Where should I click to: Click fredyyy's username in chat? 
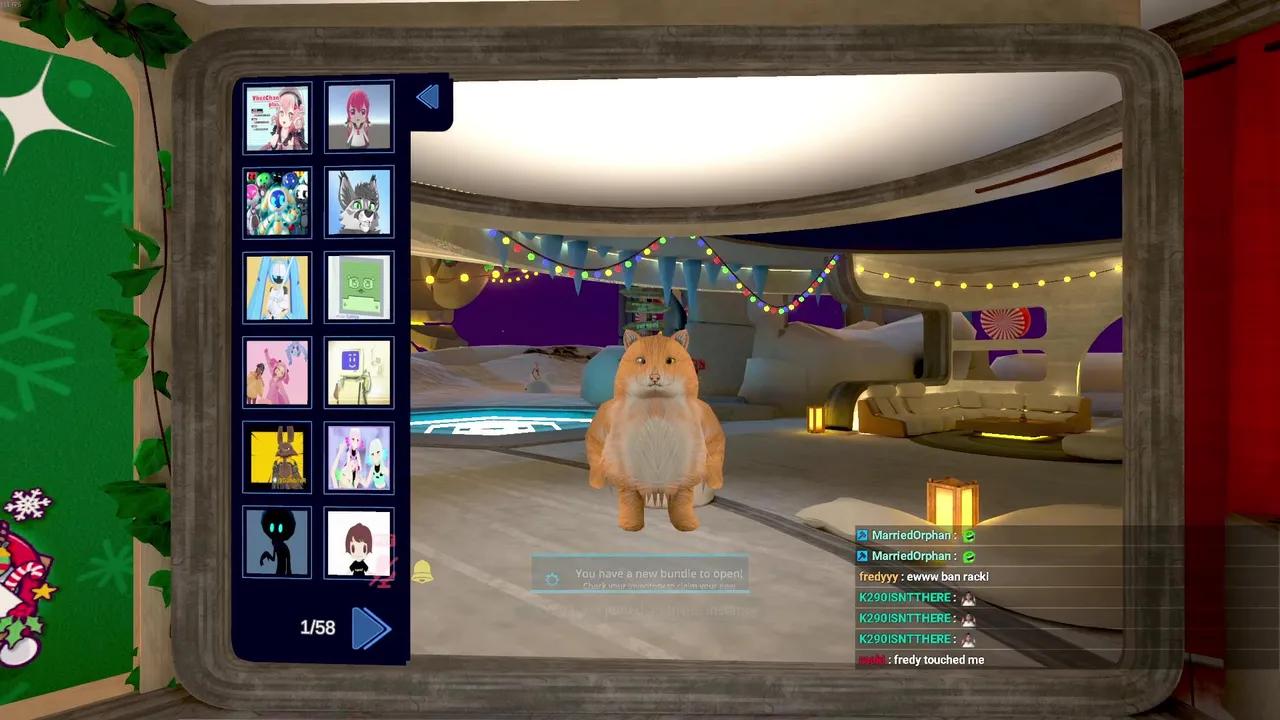(x=877, y=576)
